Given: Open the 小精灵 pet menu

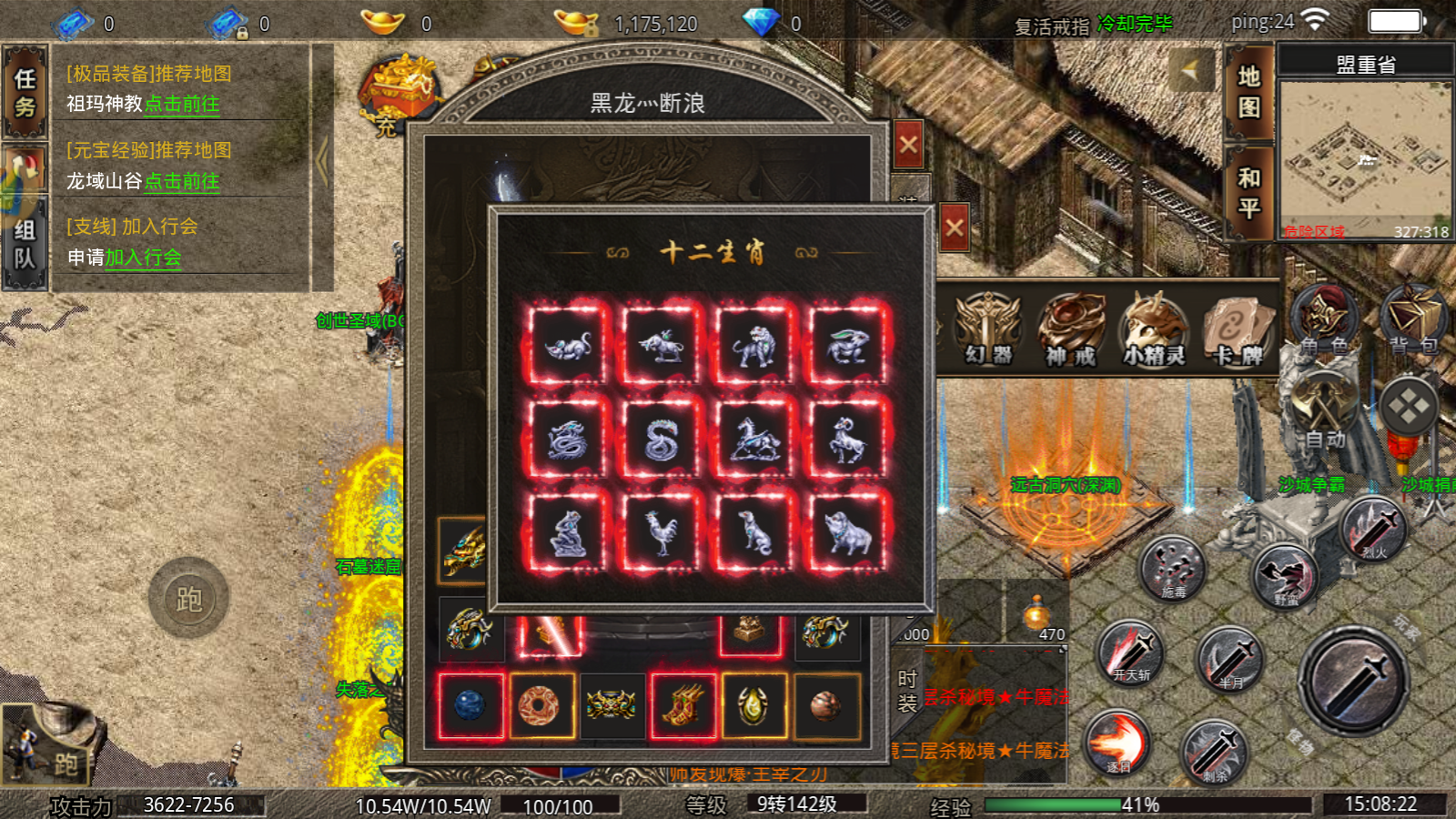Looking at the screenshot, I should (x=1154, y=329).
